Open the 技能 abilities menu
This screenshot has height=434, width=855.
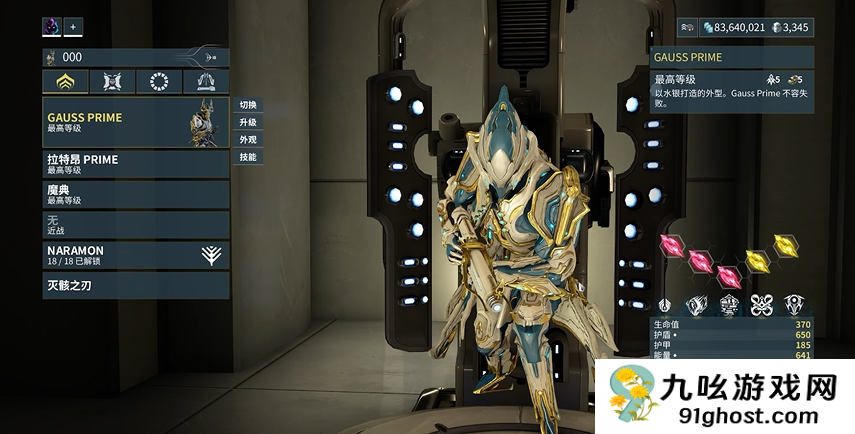tap(248, 157)
